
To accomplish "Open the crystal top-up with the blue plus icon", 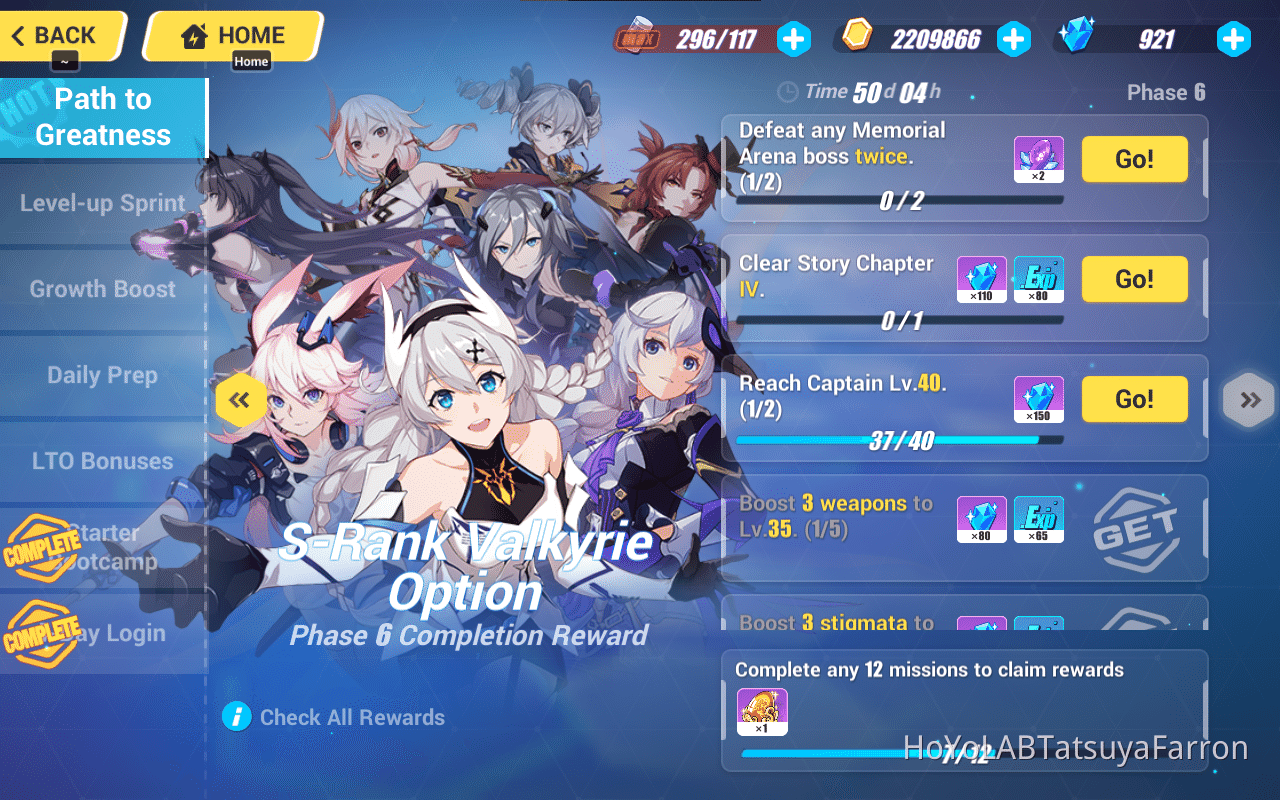I will [1234, 39].
